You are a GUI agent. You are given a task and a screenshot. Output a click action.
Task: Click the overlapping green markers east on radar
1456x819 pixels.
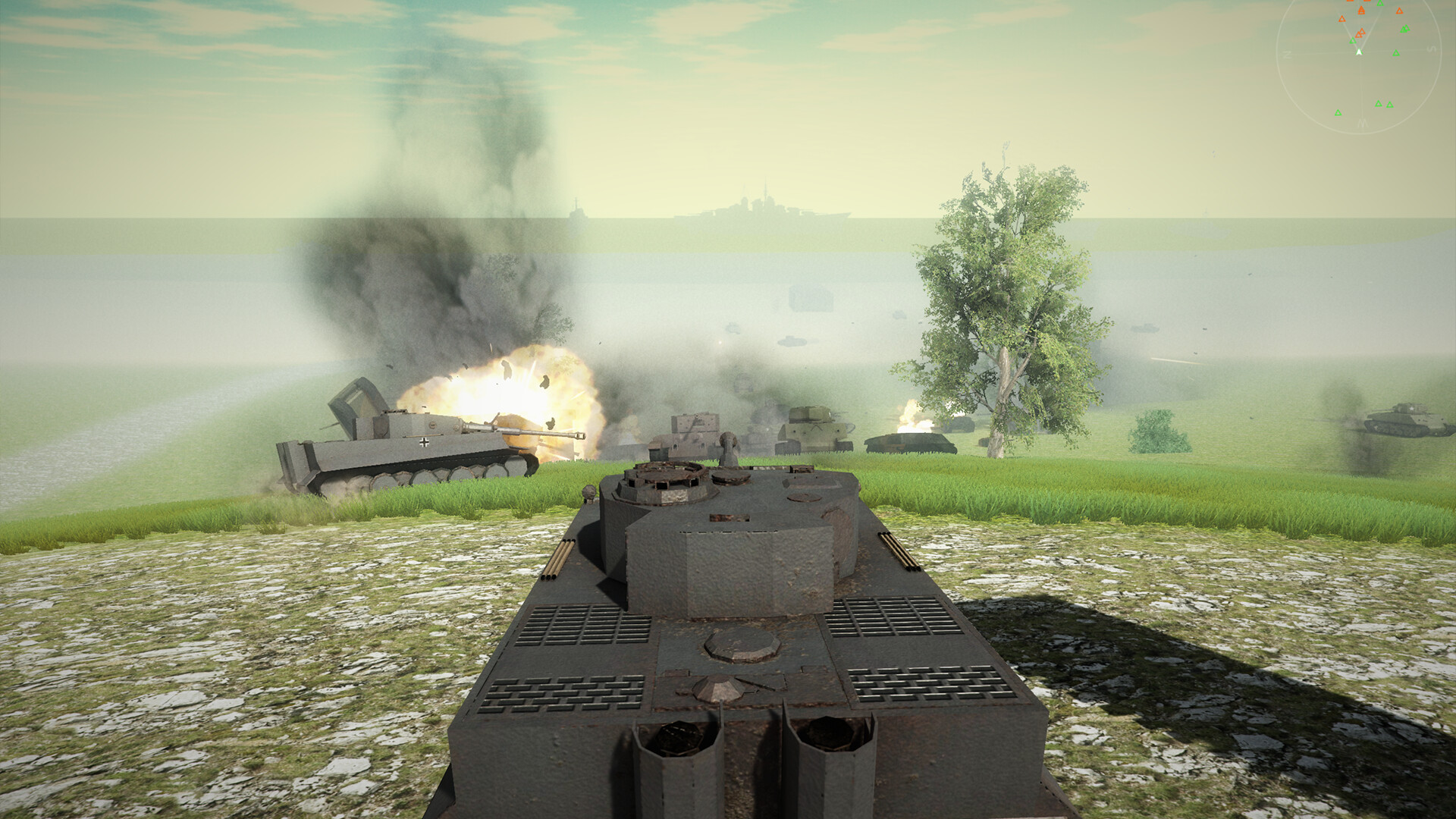coord(1405,29)
